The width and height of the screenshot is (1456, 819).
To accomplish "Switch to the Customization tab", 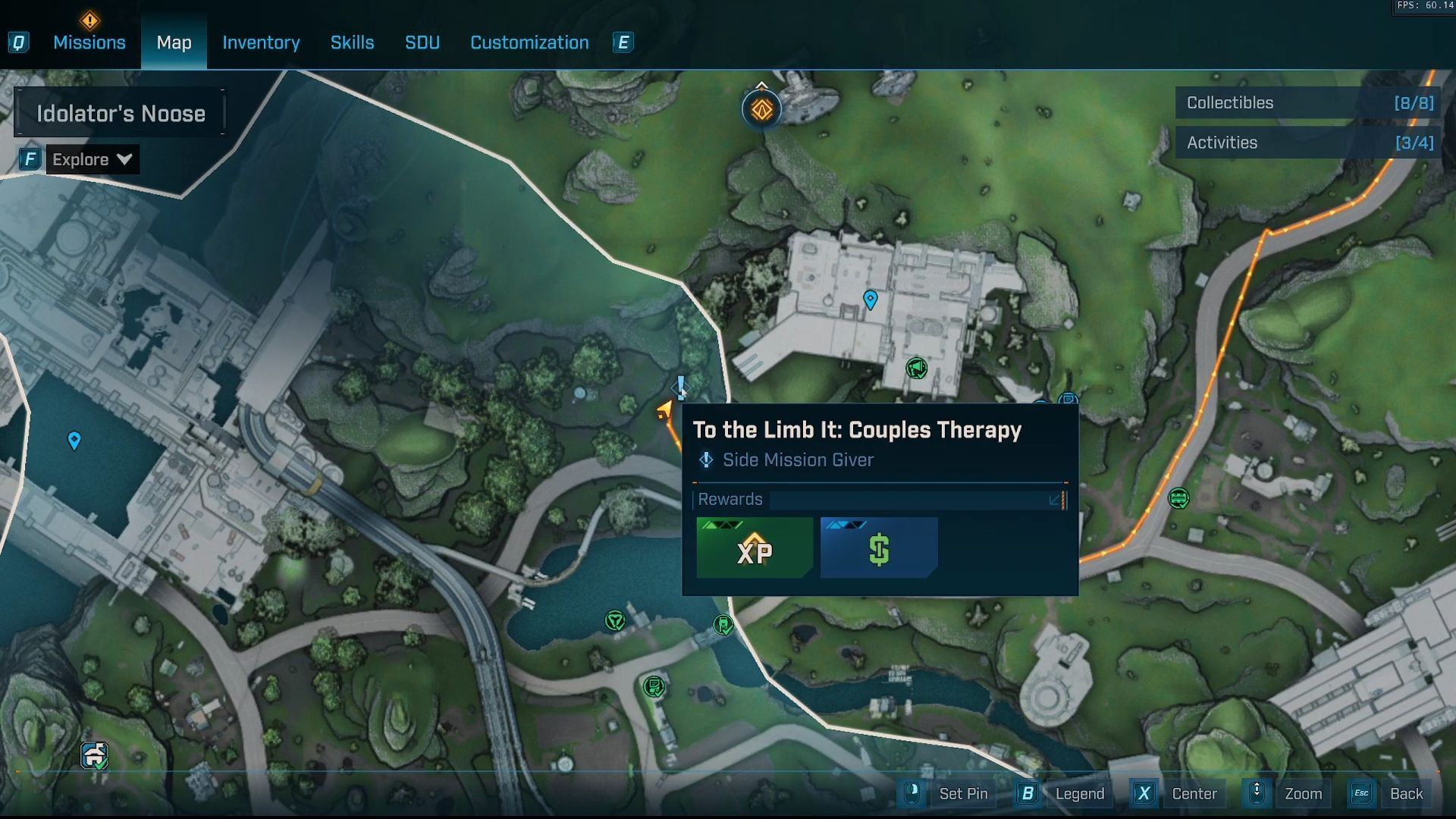I will [529, 42].
